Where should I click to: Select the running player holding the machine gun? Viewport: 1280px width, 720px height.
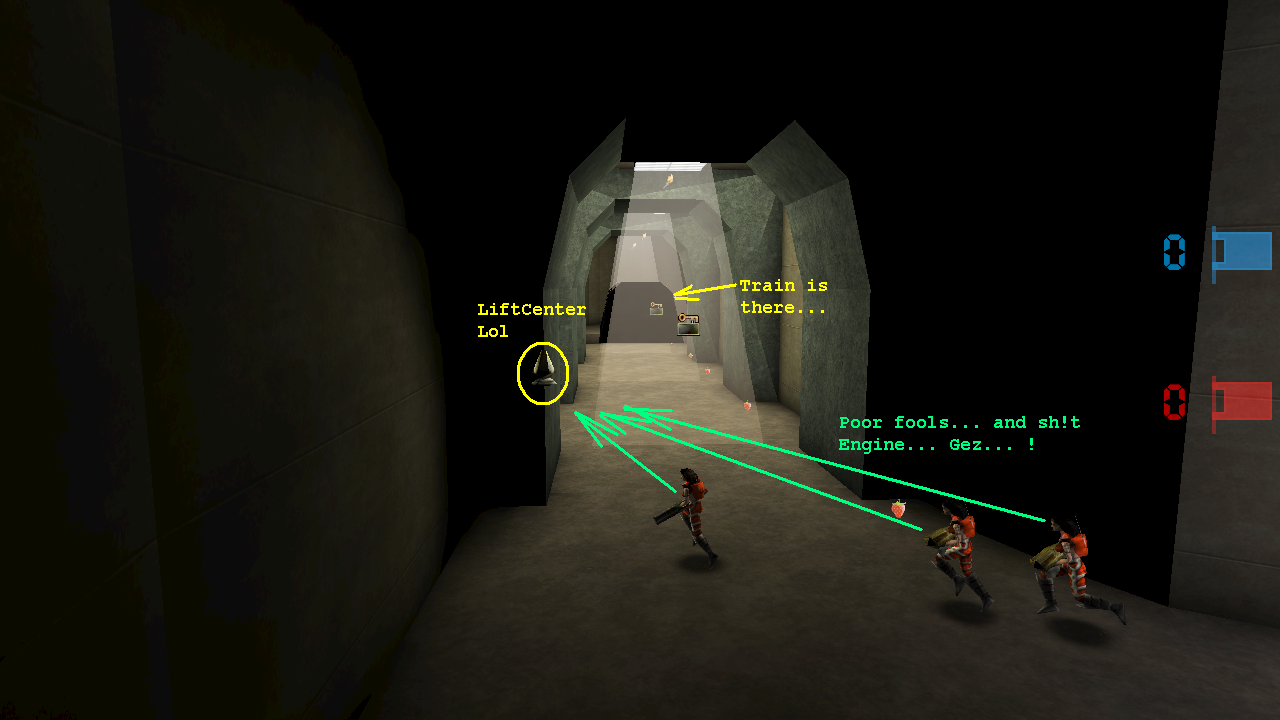pyautogui.click(x=695, y=515)
